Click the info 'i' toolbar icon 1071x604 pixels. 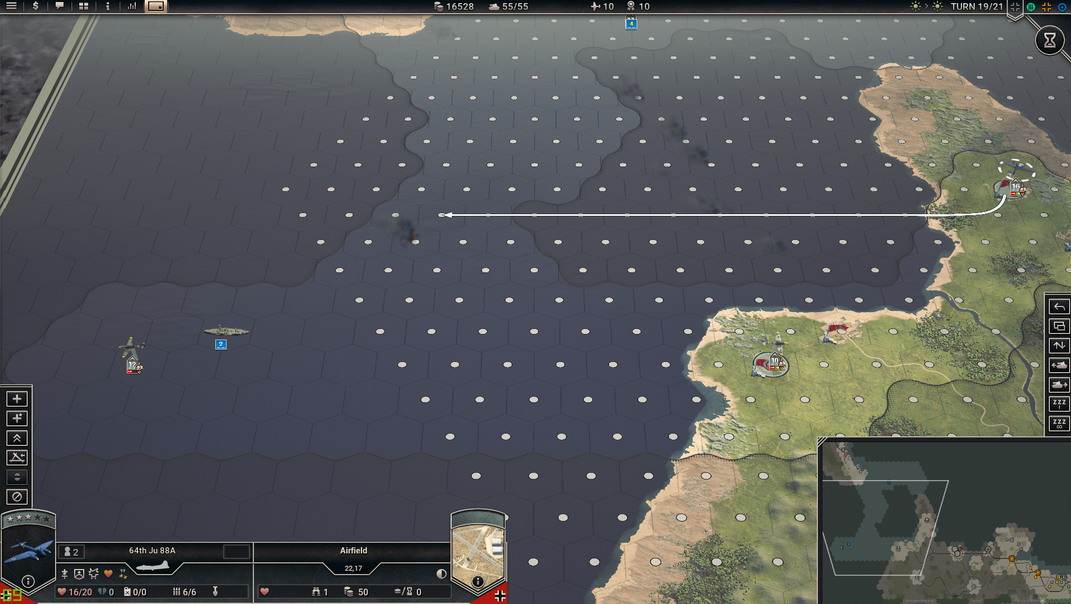pyautogui.click(x=108, y=6)
